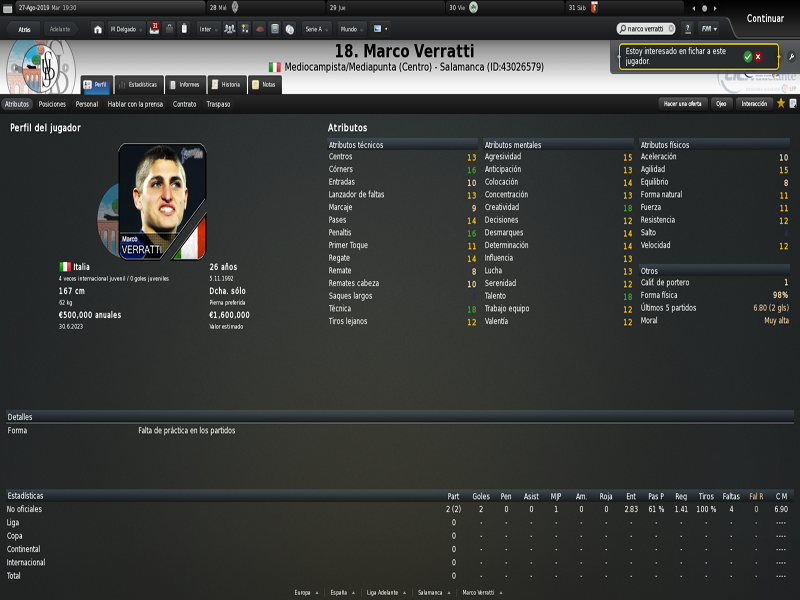Dismiss the interest prompt with red X
The width and height of the screenshot is (800, 600).
pos(758,57)
